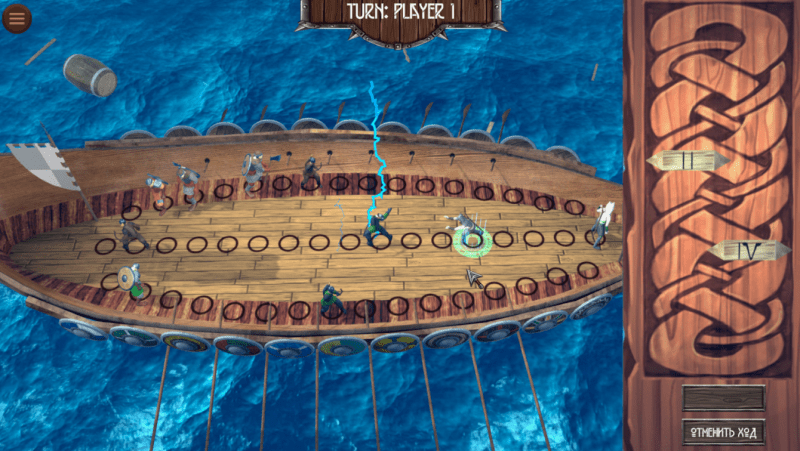Choose the white-robed figure at the ship's bow

pyautogui.click(x=602, y=224)
